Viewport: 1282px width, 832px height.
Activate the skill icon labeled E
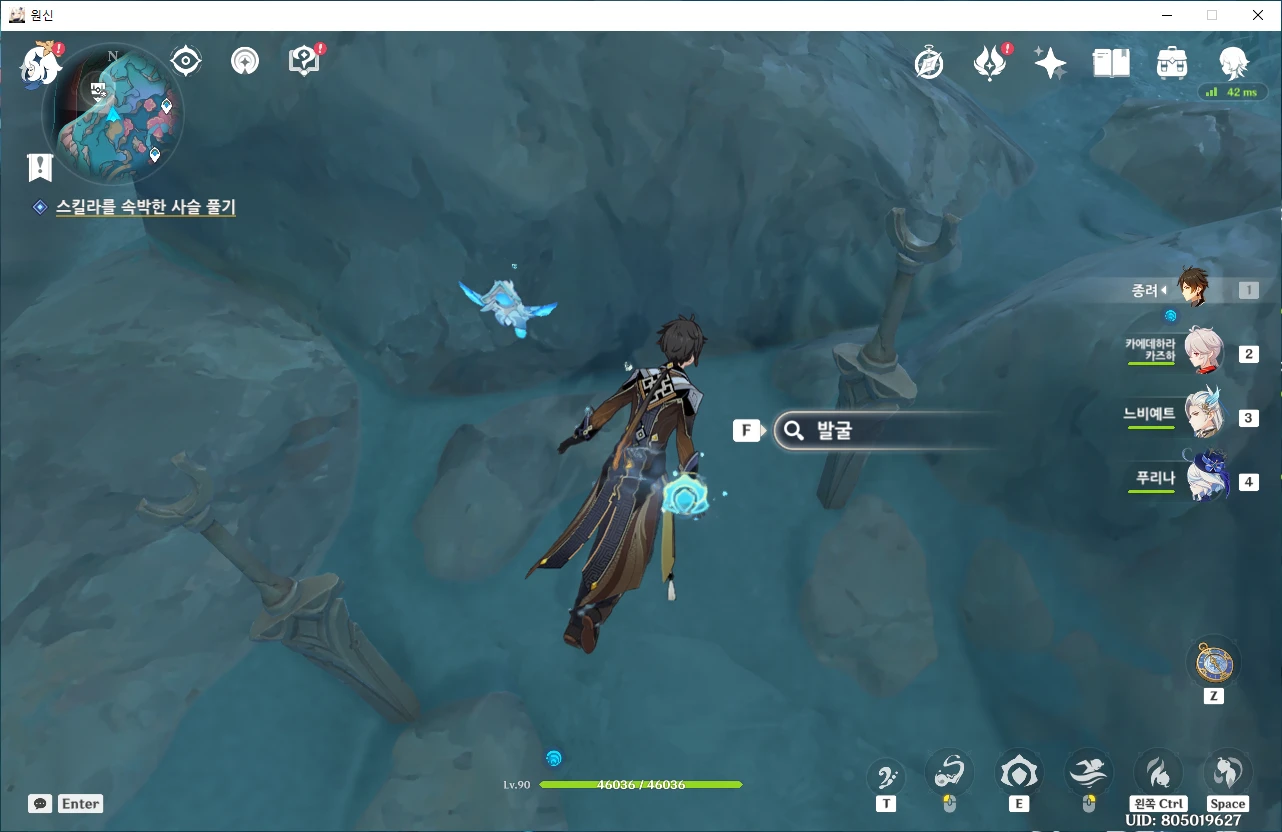(1018, 773)
